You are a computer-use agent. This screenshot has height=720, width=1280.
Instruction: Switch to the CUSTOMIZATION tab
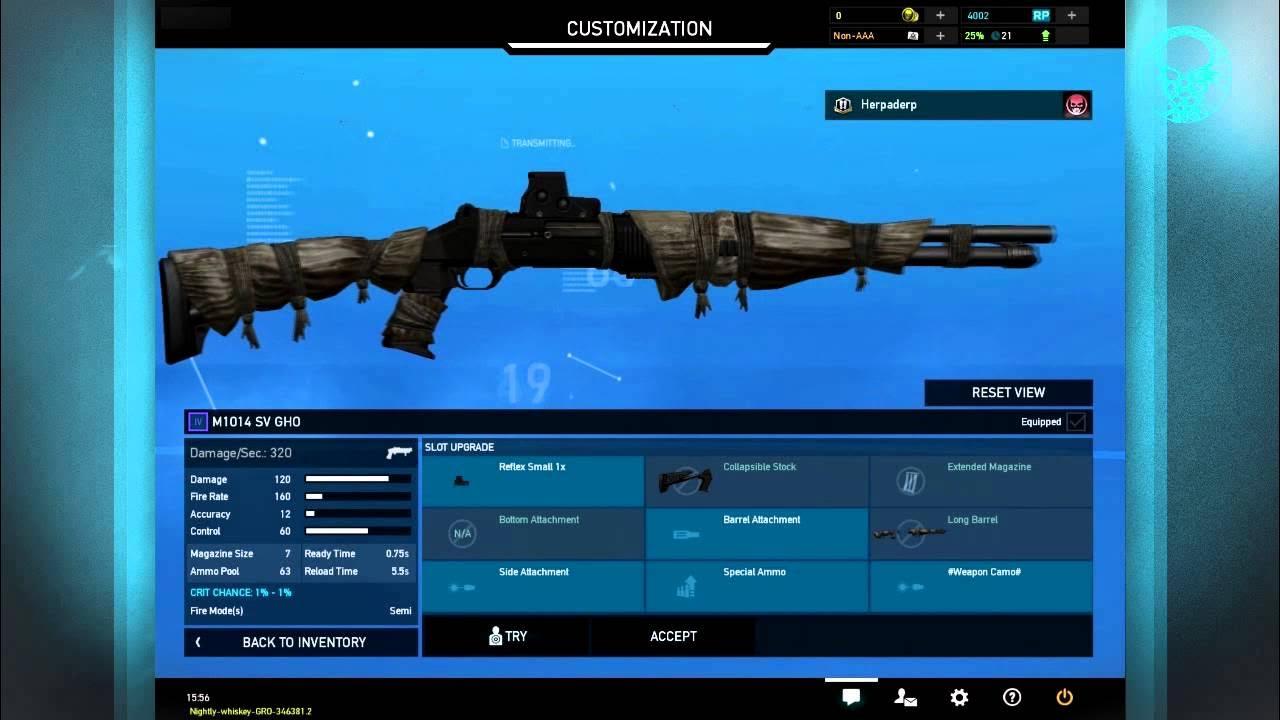(x=639, y=28)
